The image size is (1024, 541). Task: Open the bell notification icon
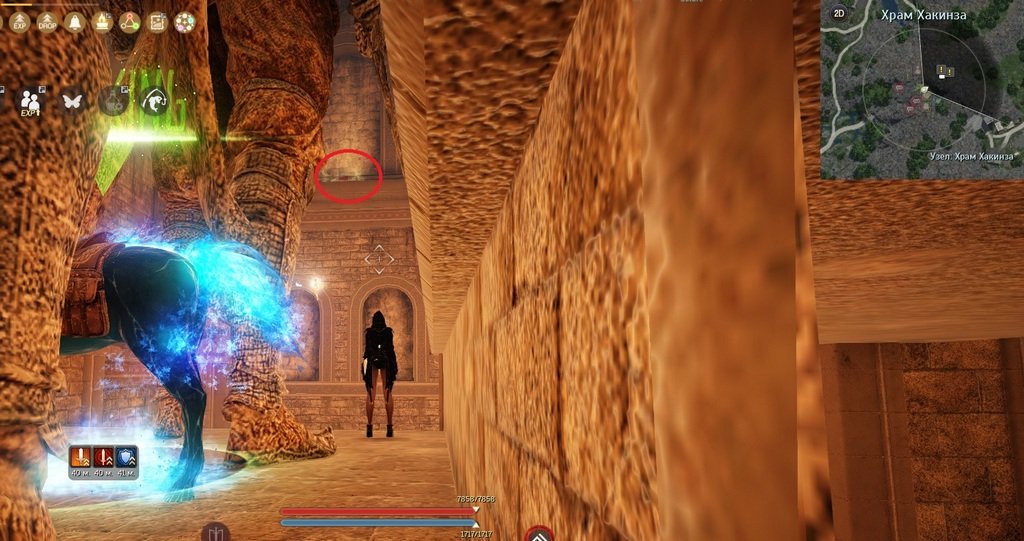click(74, 21)
